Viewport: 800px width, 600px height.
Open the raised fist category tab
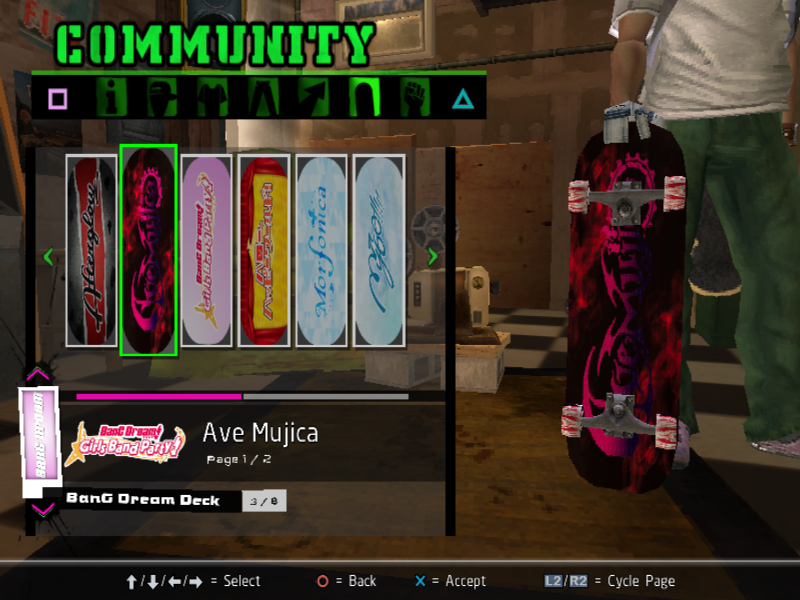412,98
